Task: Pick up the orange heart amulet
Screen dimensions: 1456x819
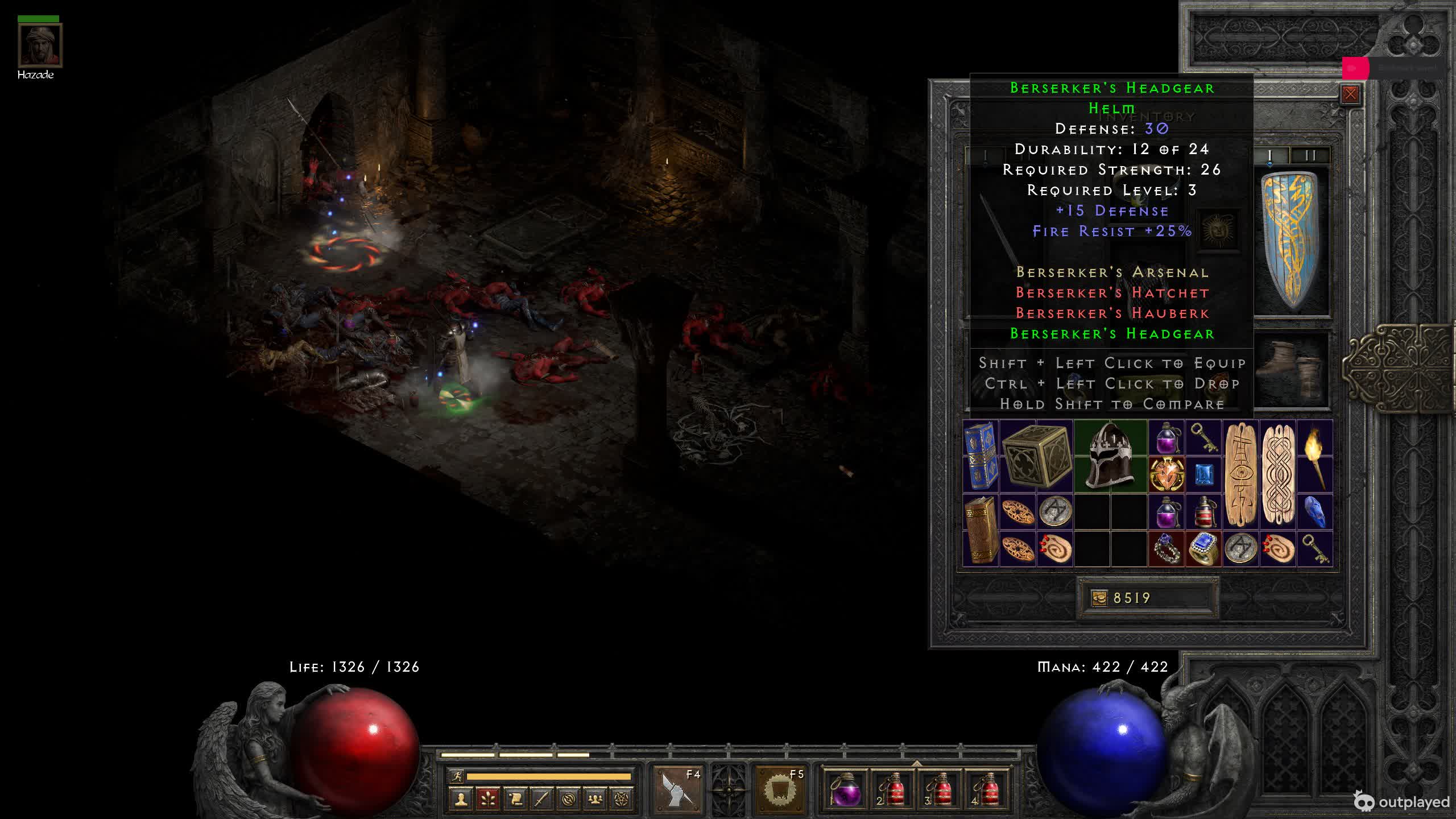Action: 1167,474
